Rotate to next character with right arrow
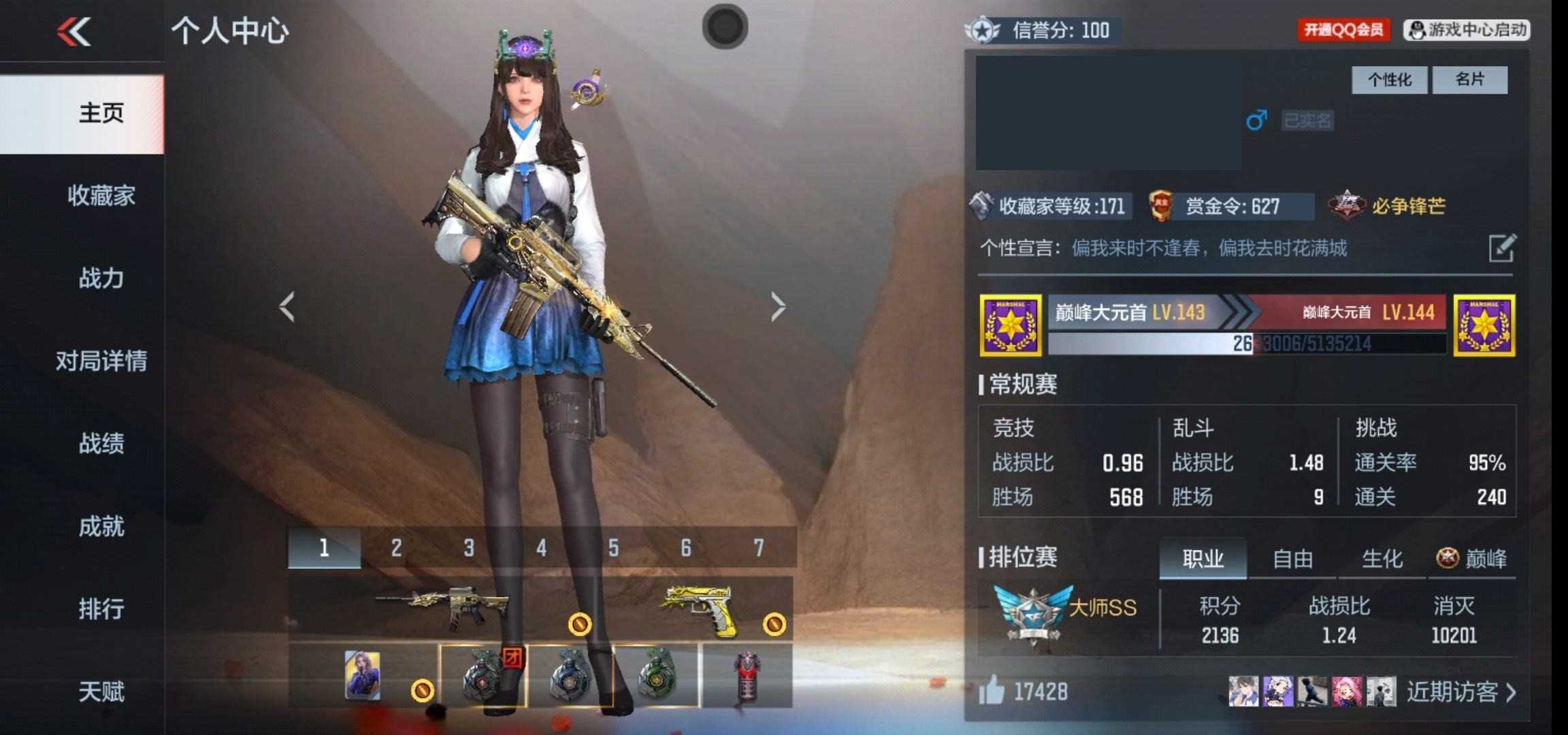This screenshot has height=735, width=1568. [778, 307]
